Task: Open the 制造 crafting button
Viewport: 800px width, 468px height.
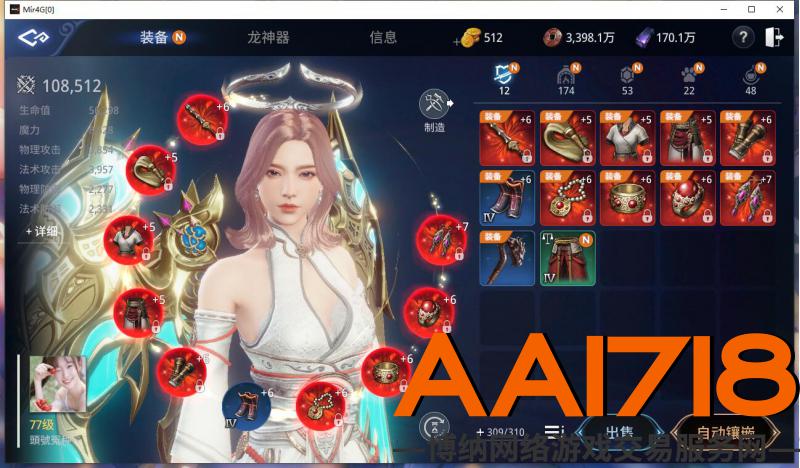Action: (x=434, y=110)
